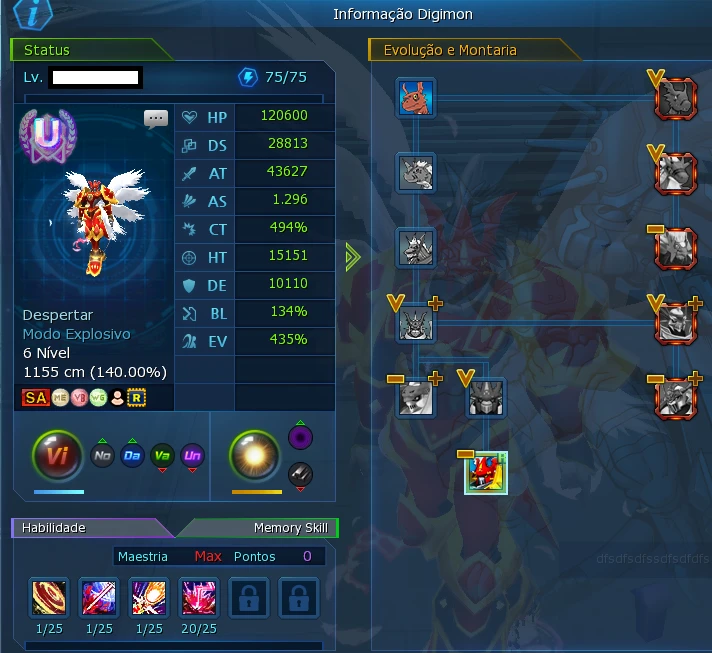
Task: Click the red SA rank badge
Action: 36,397
